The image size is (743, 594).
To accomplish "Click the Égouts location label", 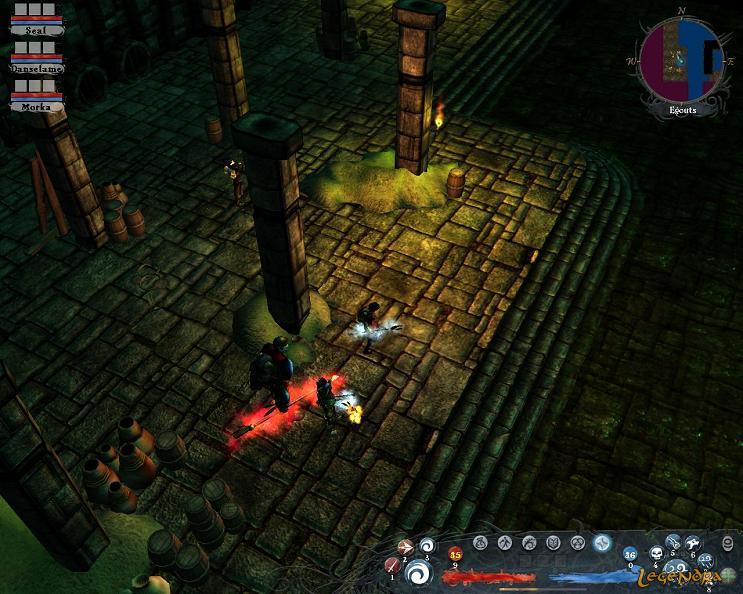I will coord(683,110).
